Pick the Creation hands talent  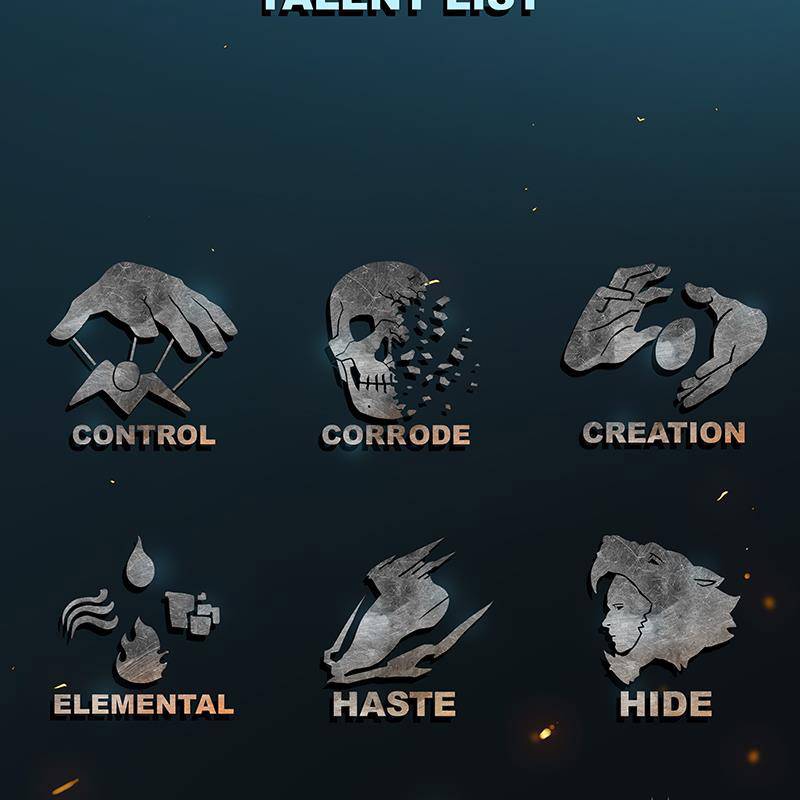tap(664, 335)
